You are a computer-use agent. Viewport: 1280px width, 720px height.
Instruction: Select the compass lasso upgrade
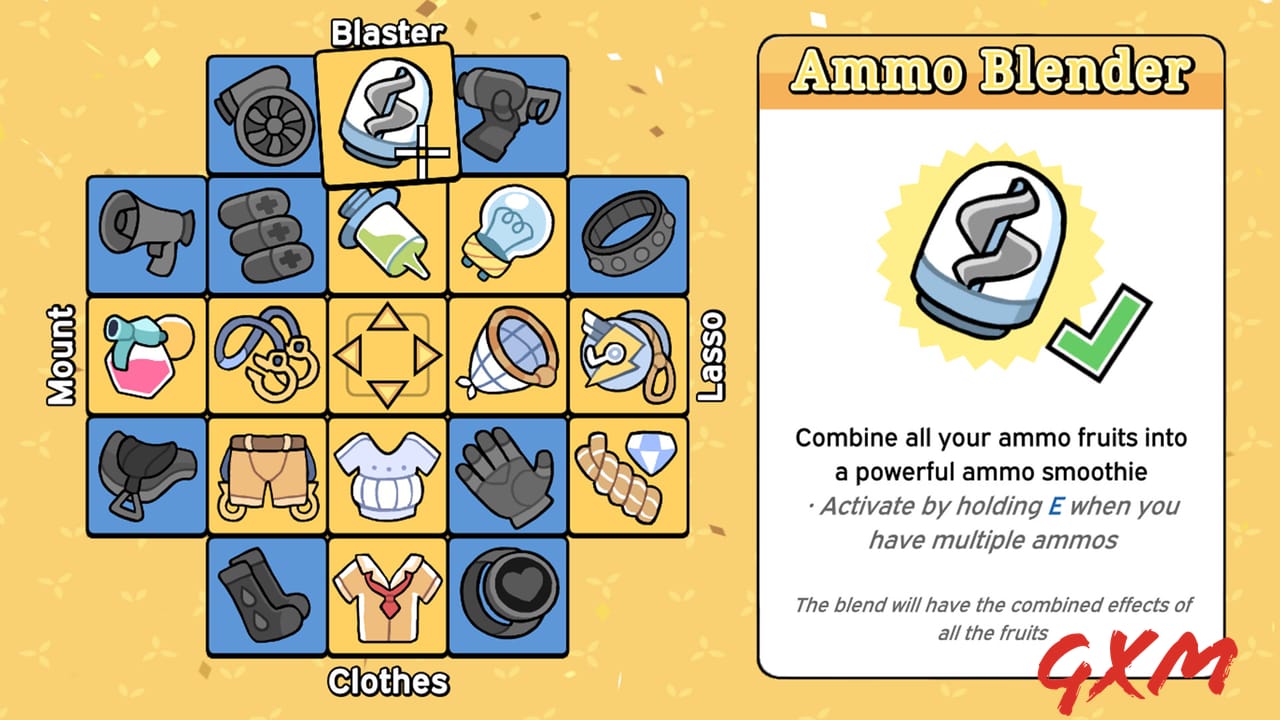point(628,355)
